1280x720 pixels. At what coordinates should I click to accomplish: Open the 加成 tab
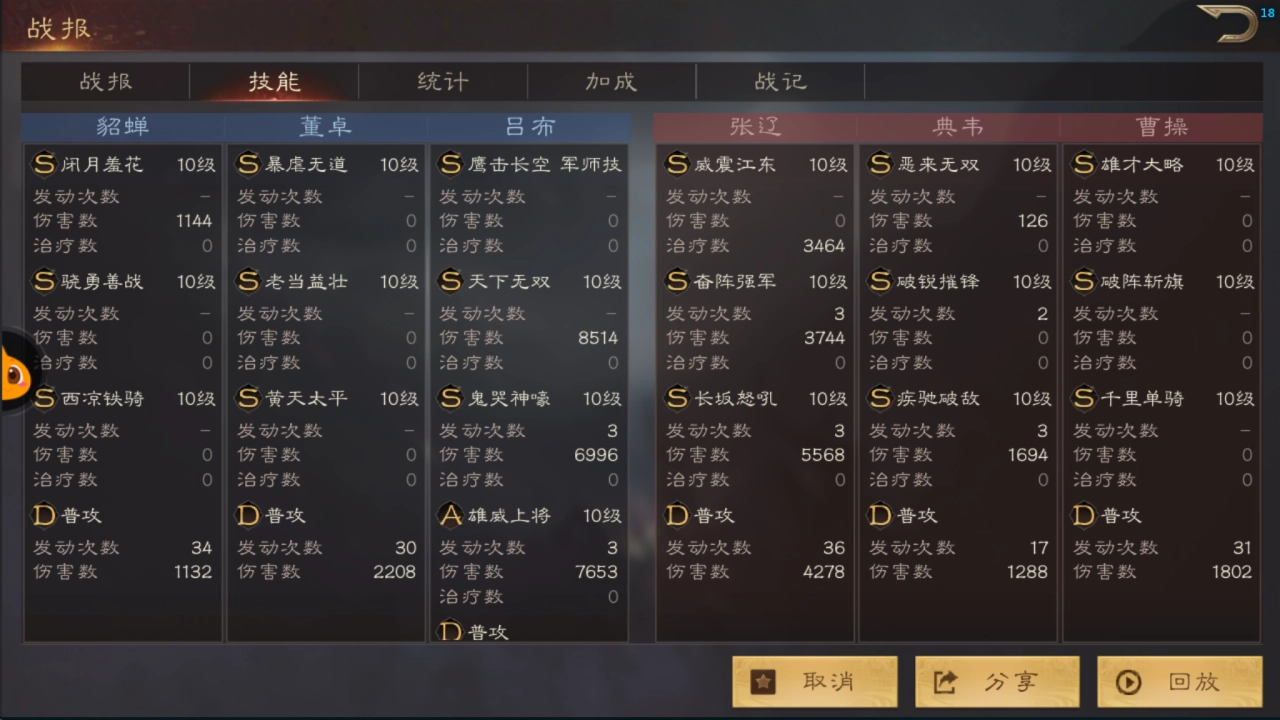(611, 82)
